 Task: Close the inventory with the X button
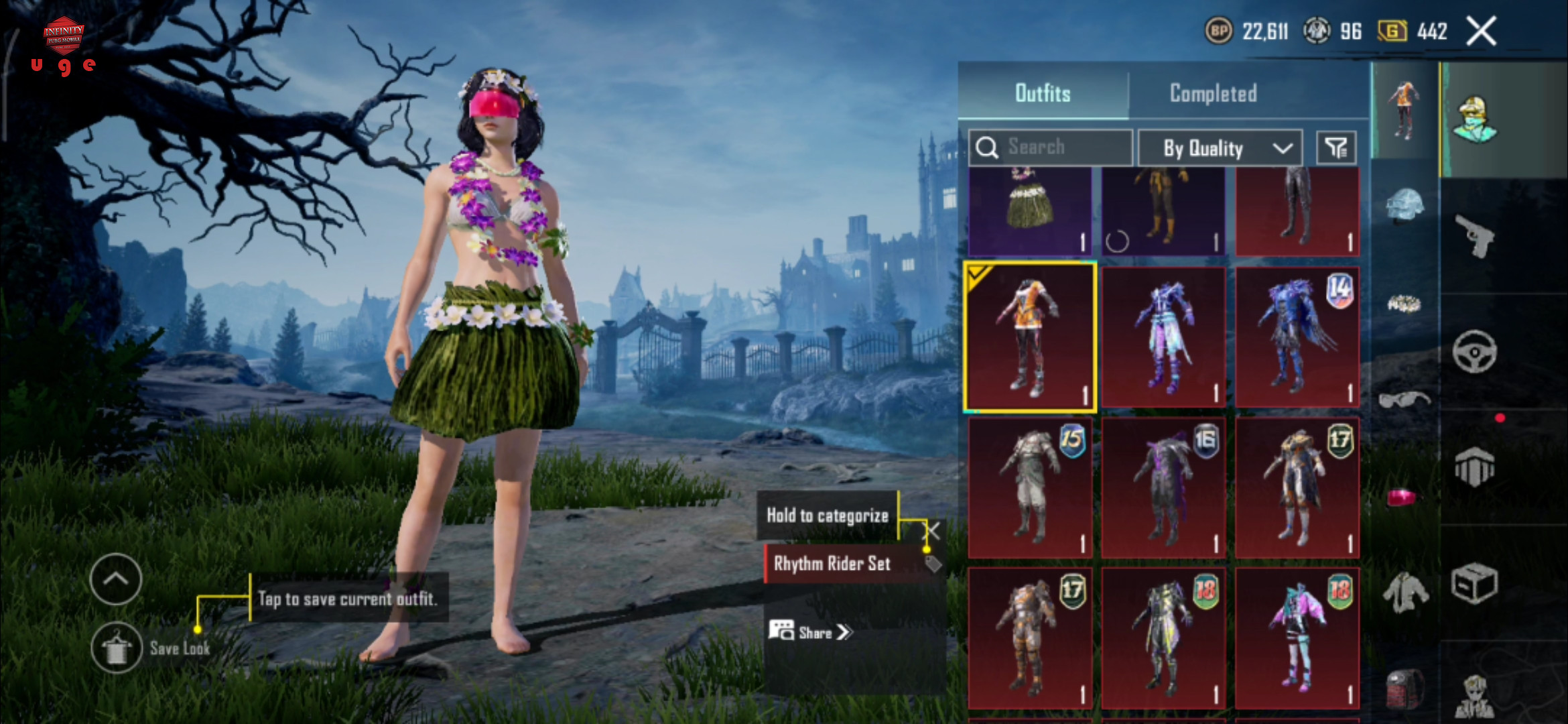(1481, 32)
